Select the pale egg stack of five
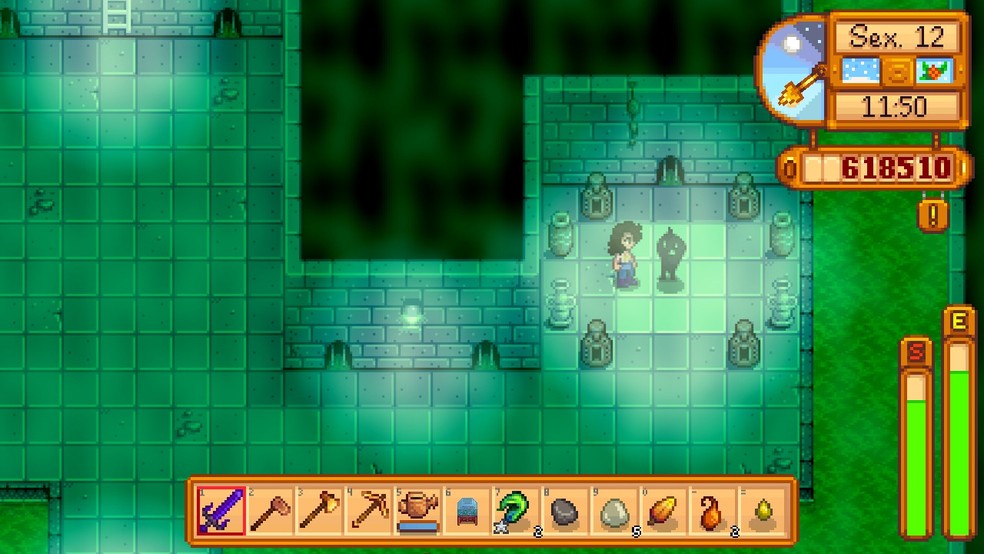This screenshot has height=554, width=984. 614,512
